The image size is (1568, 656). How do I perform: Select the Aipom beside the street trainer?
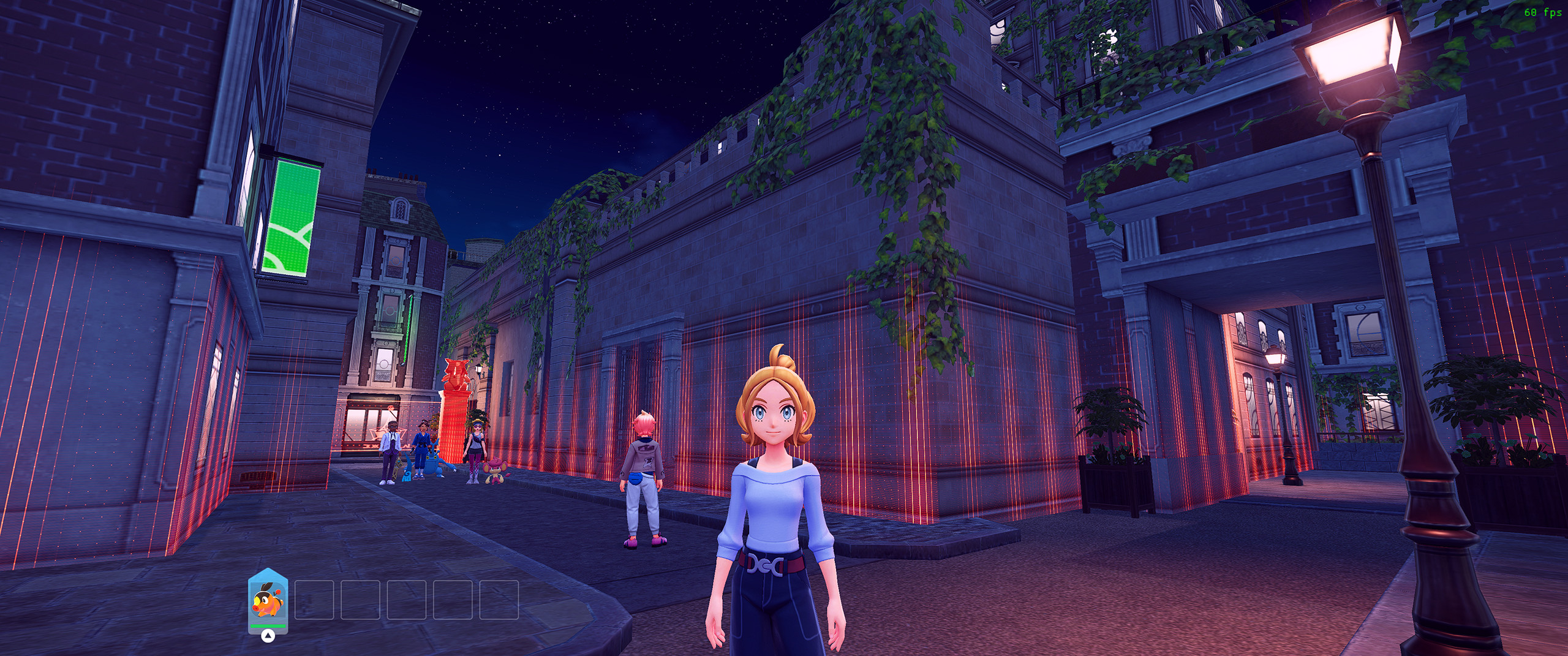(495, 471)
